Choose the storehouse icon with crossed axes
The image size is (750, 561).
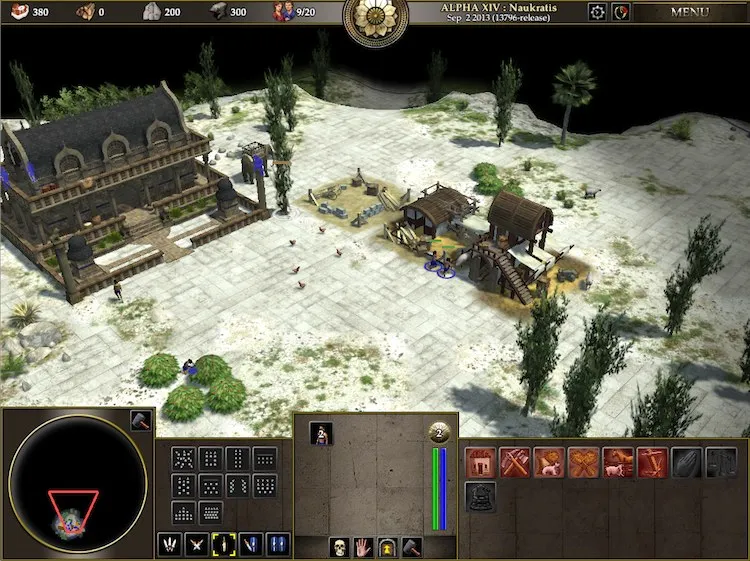pyautogui.click(x=514, y=461)
